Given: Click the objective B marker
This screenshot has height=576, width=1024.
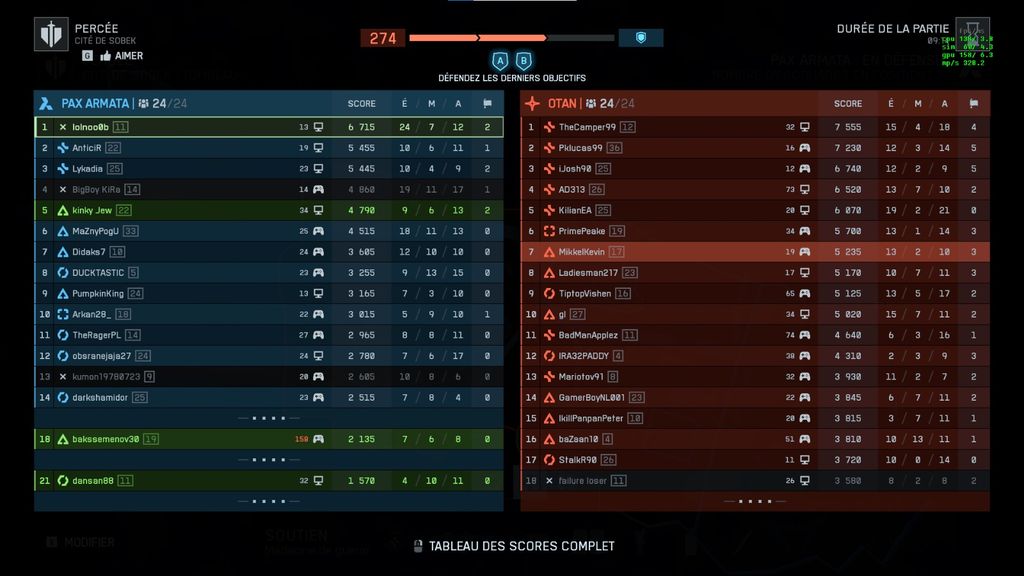Looking at the screenshot, I should [523, 61].
